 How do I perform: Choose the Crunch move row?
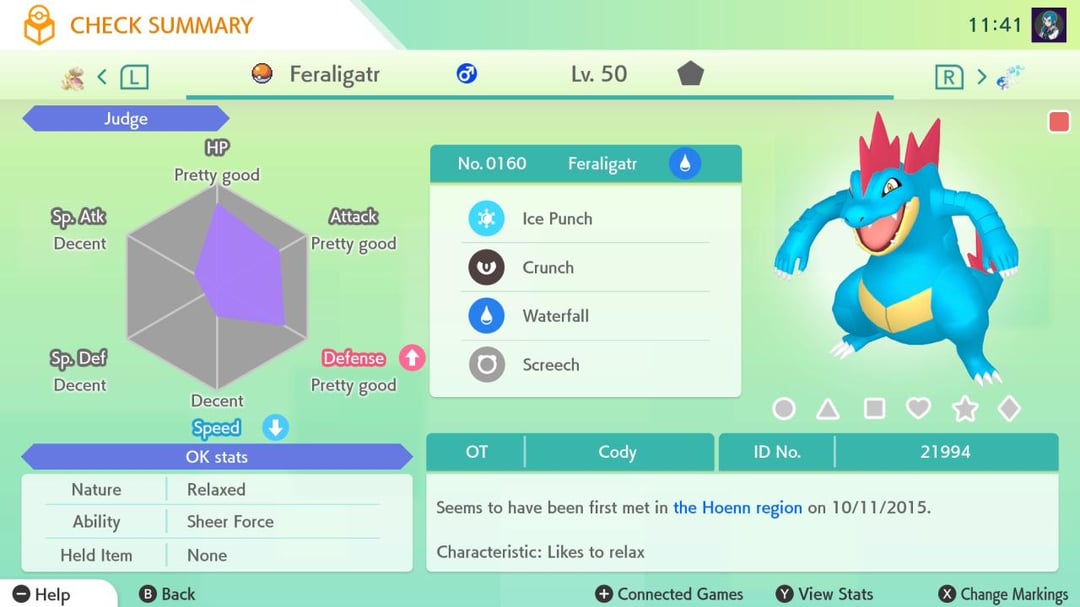(x=585, y=268)
